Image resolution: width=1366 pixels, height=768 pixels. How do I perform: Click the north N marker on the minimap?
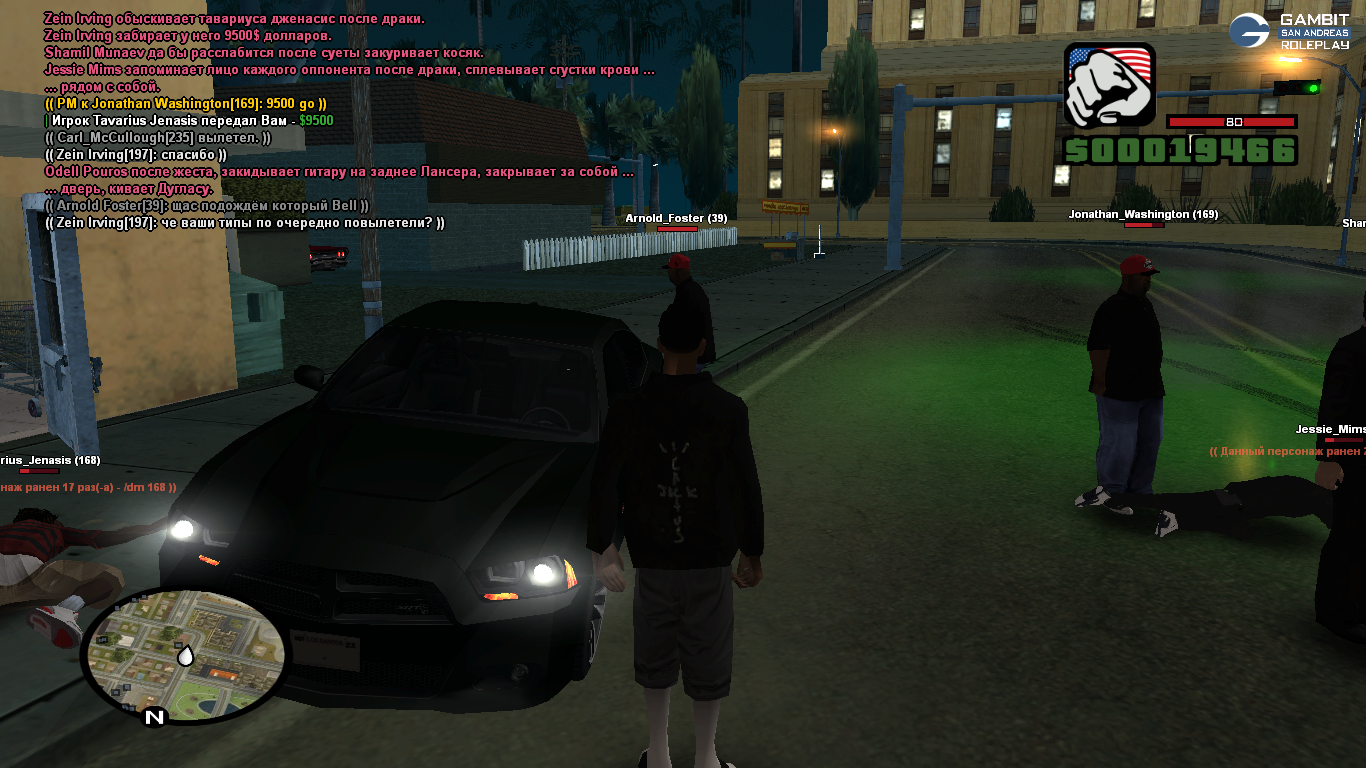click(x=154, y=716)
